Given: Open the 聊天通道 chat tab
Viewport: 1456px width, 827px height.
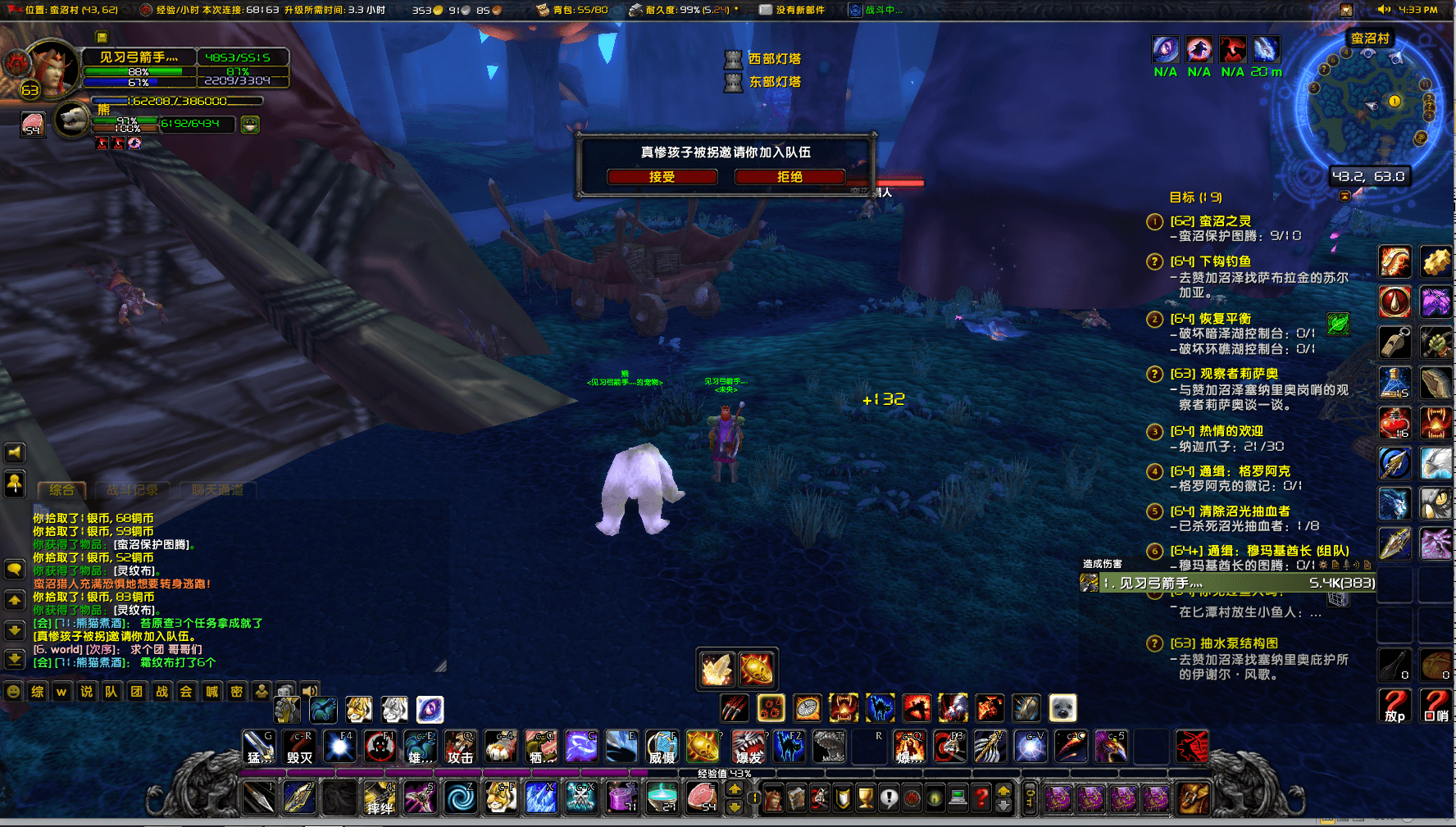Looking at the screenshot, I should (x=217, y=490).
